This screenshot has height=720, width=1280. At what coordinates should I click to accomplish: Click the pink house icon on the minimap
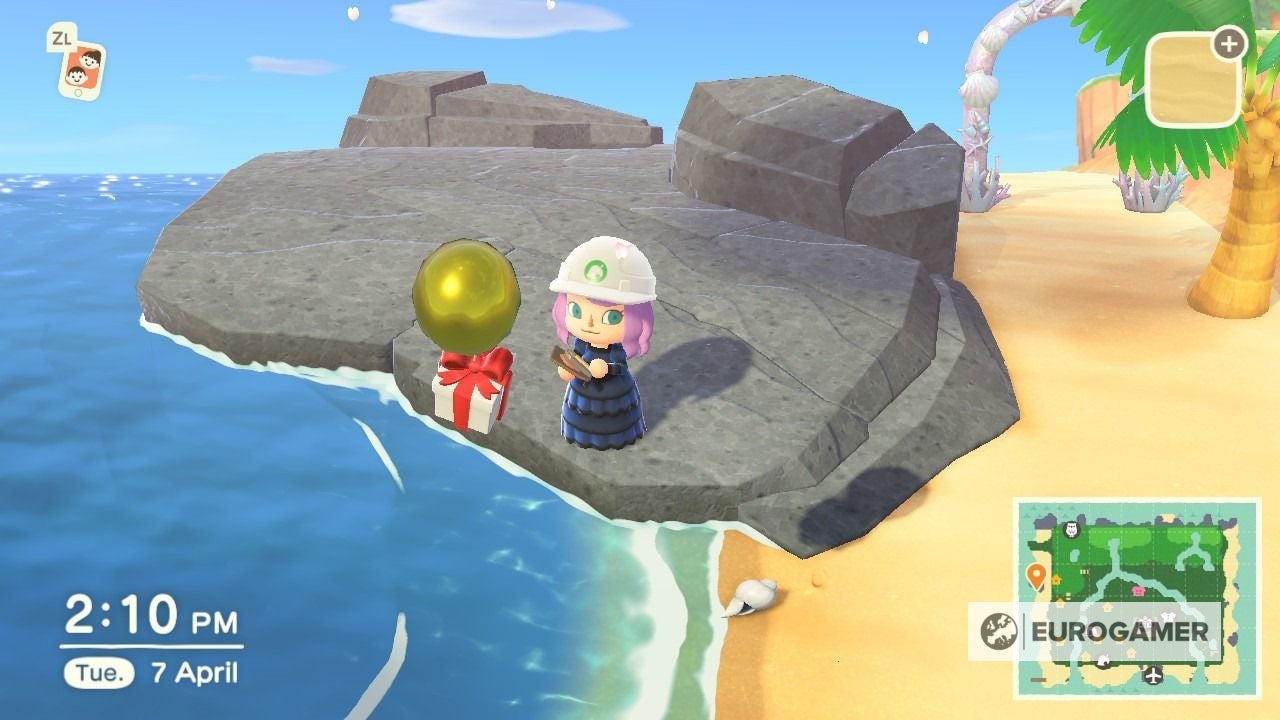(x=1138, y=590)
